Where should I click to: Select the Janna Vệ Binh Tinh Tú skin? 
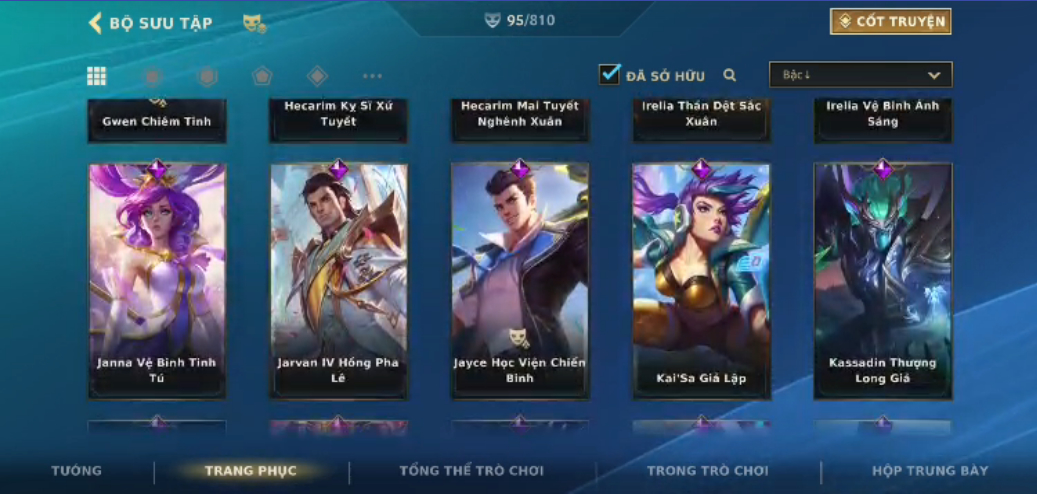tap(157, 281)
